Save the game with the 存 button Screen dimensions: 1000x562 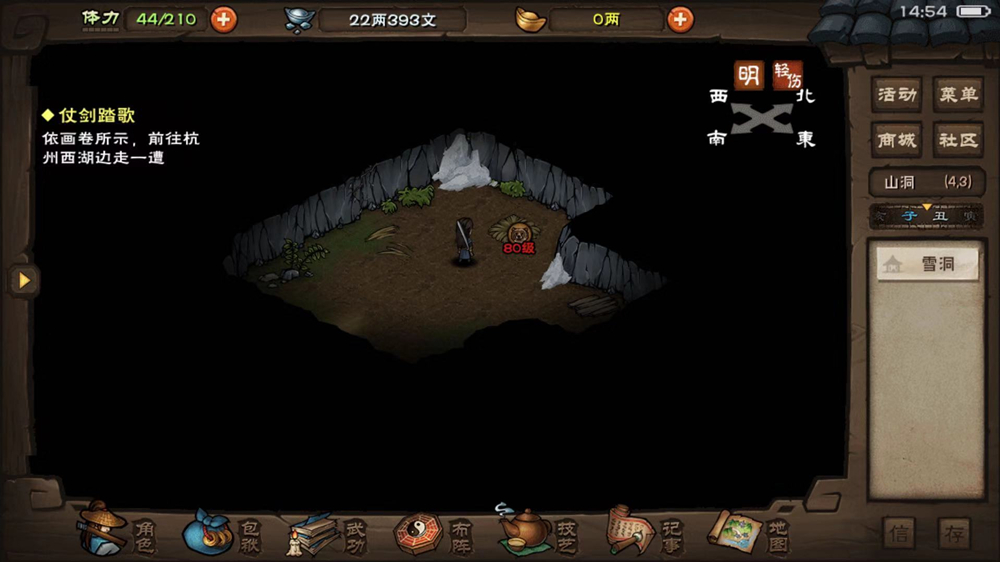pyautogui.click(x=953, y=533)
